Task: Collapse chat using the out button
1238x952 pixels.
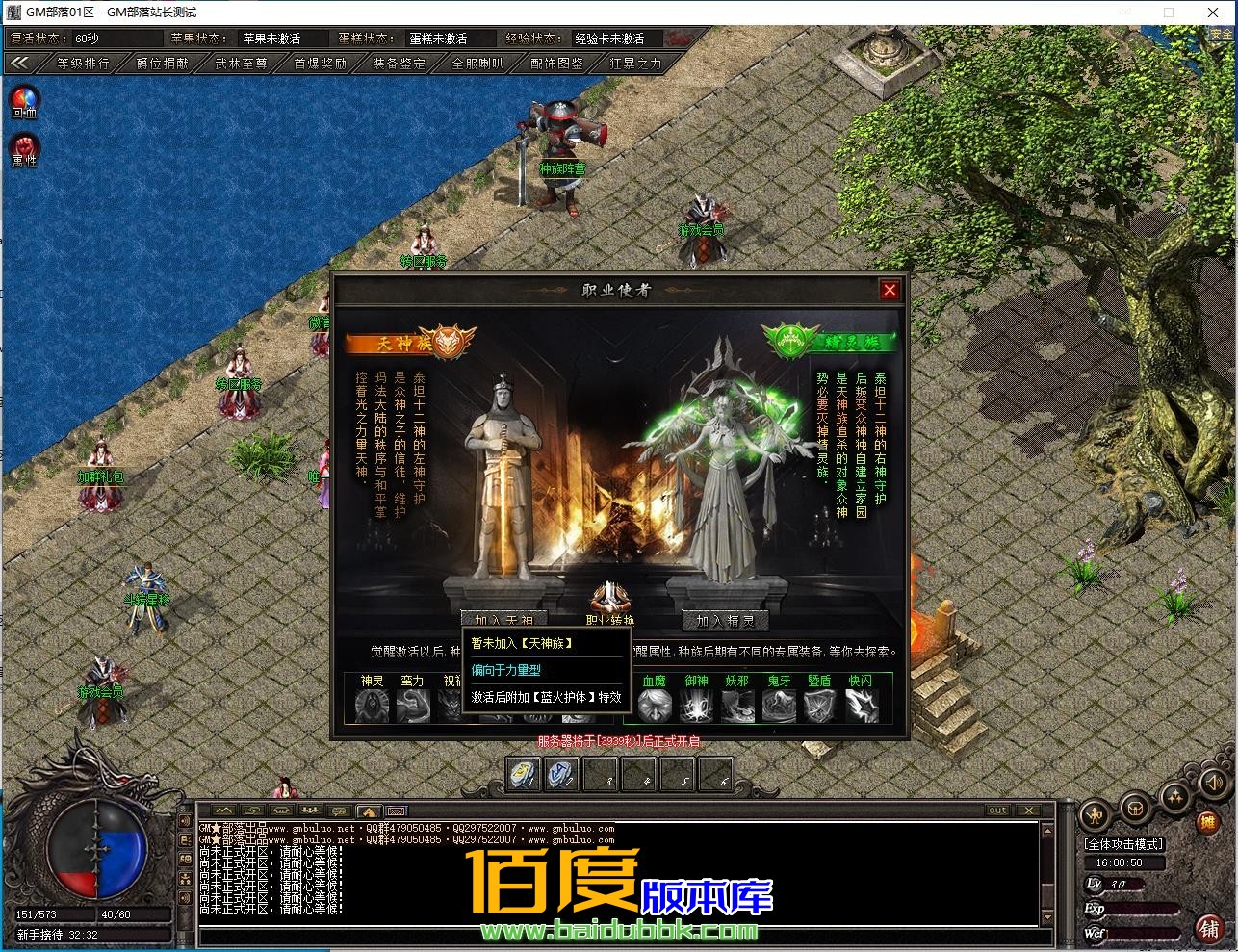Action: tap(997, 810)
